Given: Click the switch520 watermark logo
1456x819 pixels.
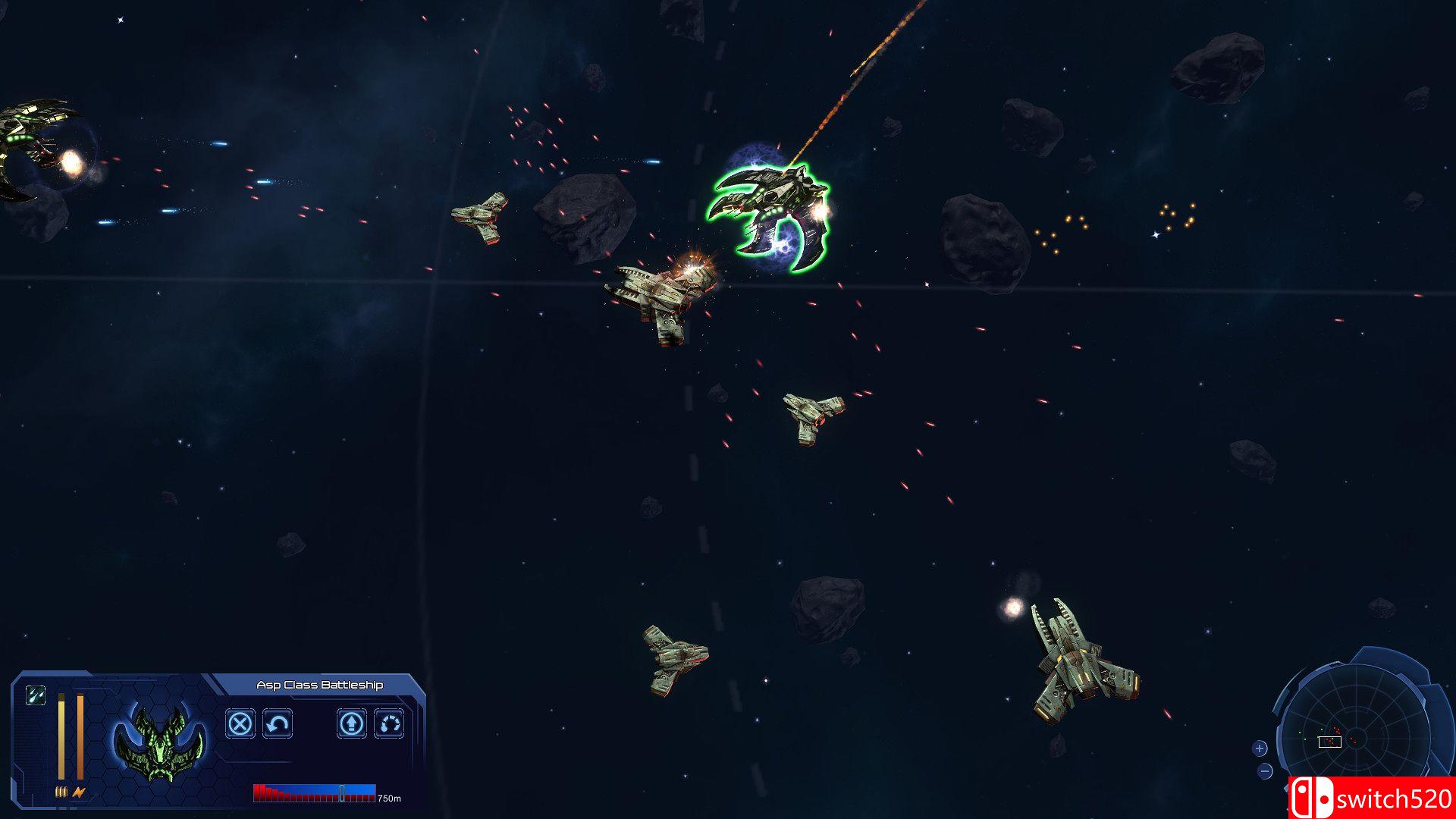Looking at the screenshot, I should click(x=1372, y=798).
